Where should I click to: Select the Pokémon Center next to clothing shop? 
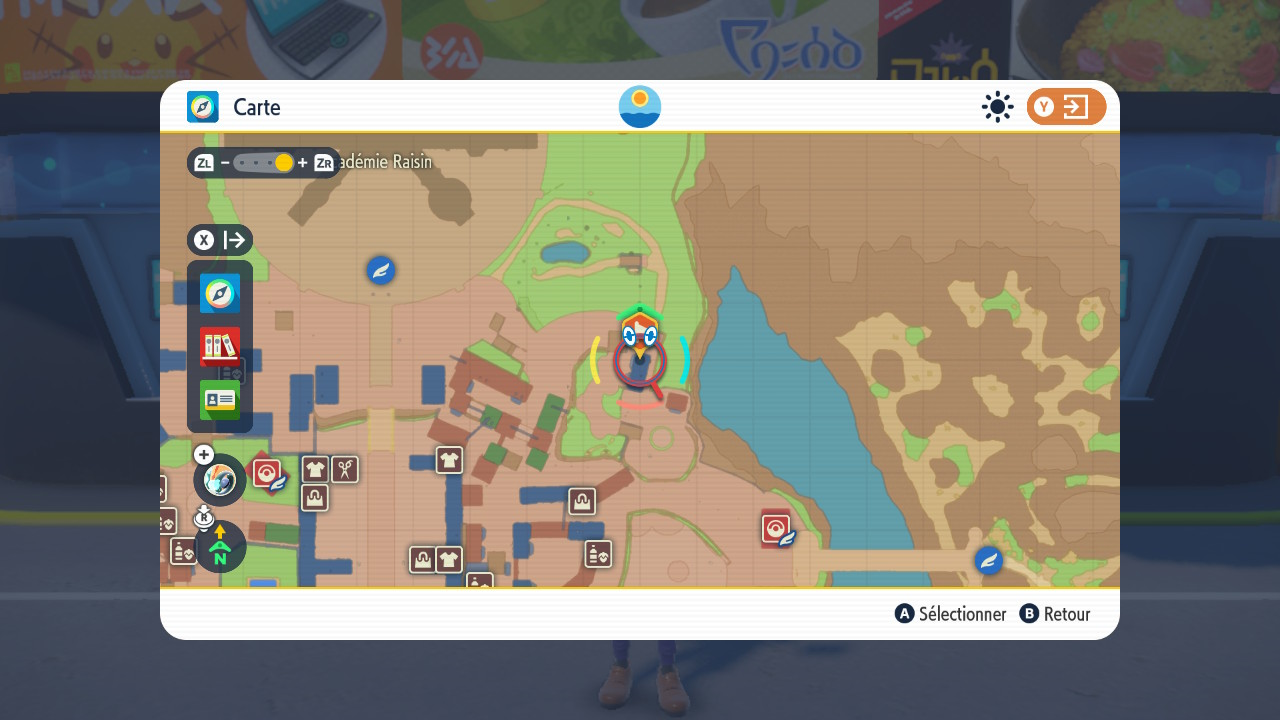click(x=267, y=473)
